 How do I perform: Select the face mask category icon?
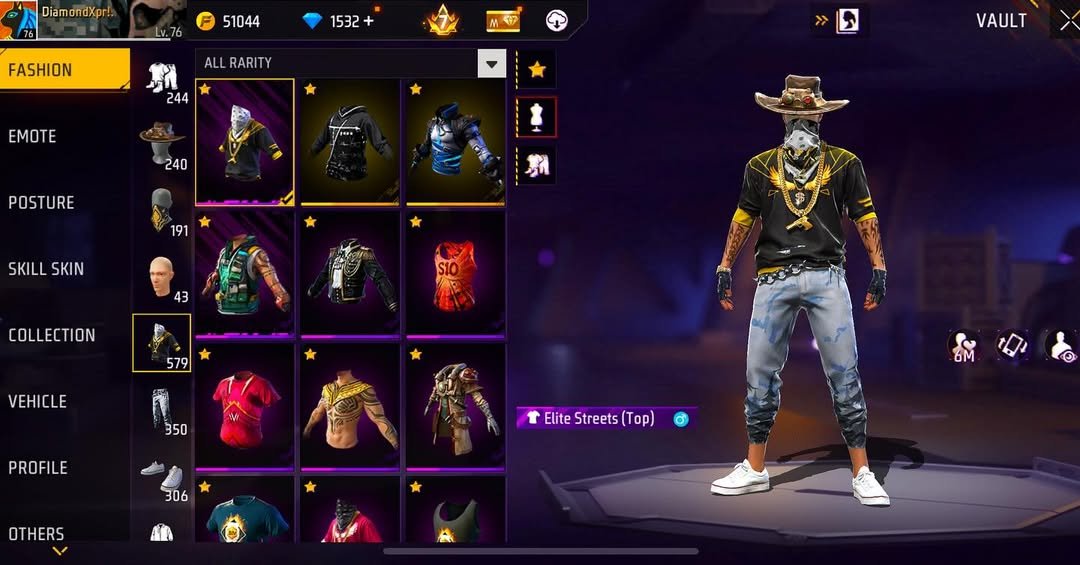(162, 211)
